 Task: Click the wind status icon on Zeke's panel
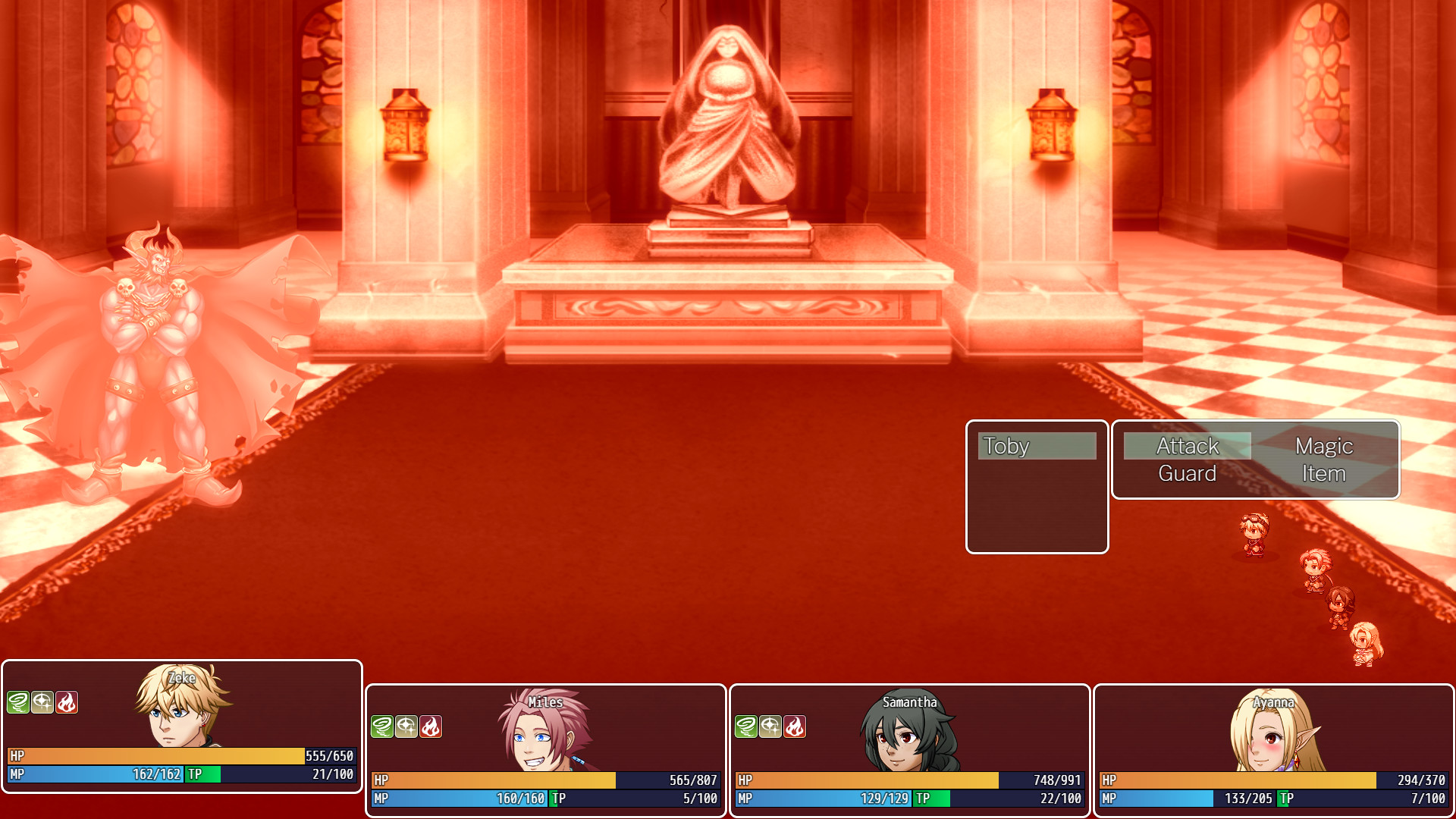(18, 702)
